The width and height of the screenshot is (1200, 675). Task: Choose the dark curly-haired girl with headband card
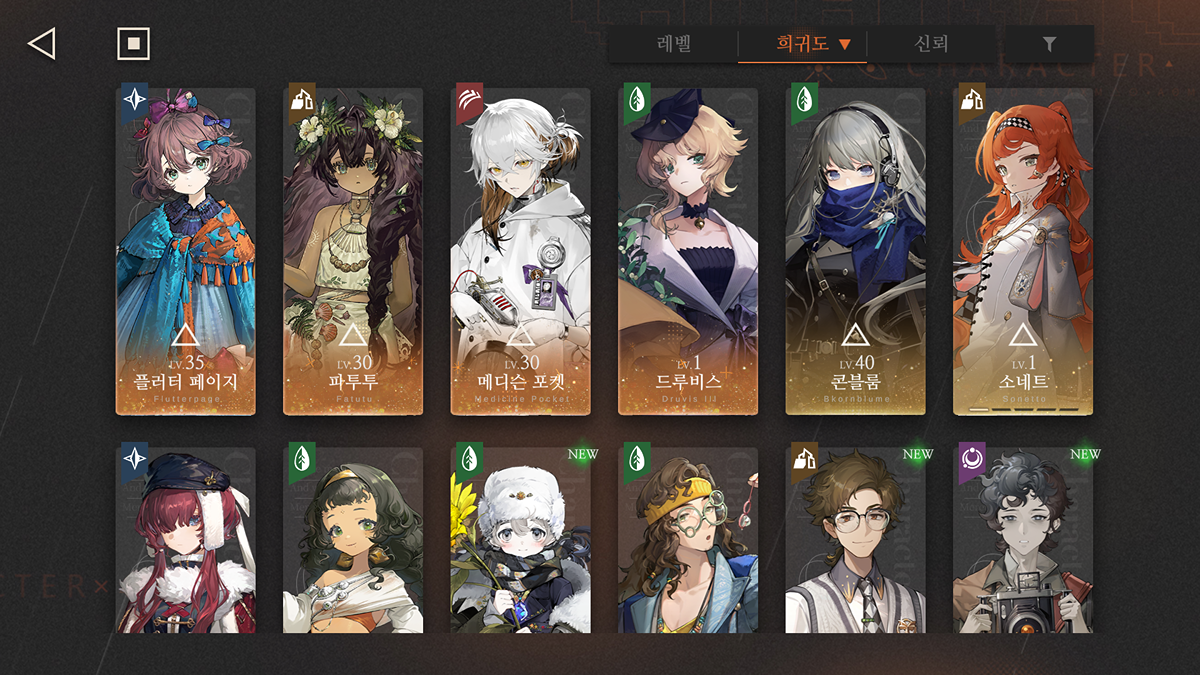[353, 540]
